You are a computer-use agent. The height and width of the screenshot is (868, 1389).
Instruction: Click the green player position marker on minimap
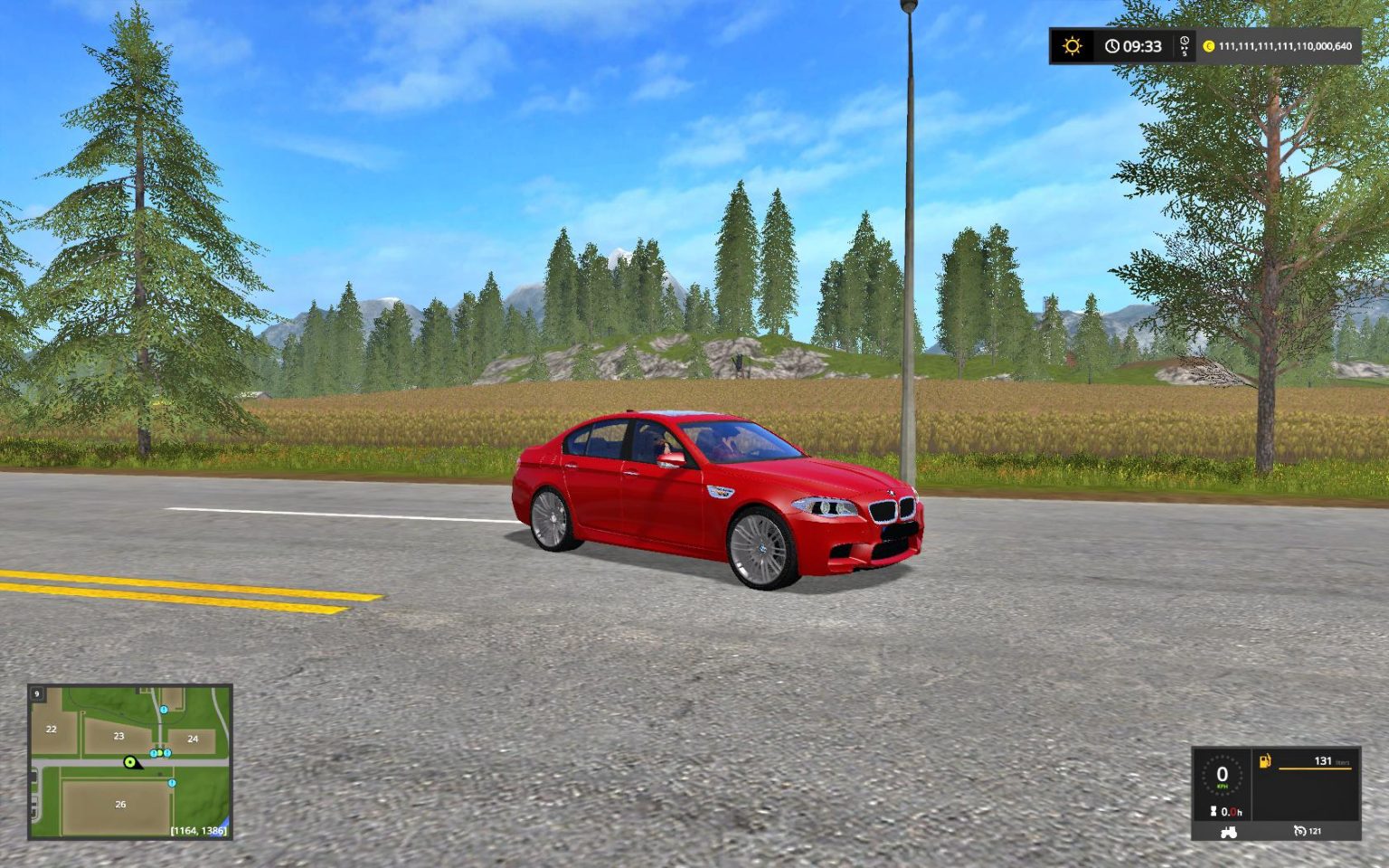[x=129, y=762]
